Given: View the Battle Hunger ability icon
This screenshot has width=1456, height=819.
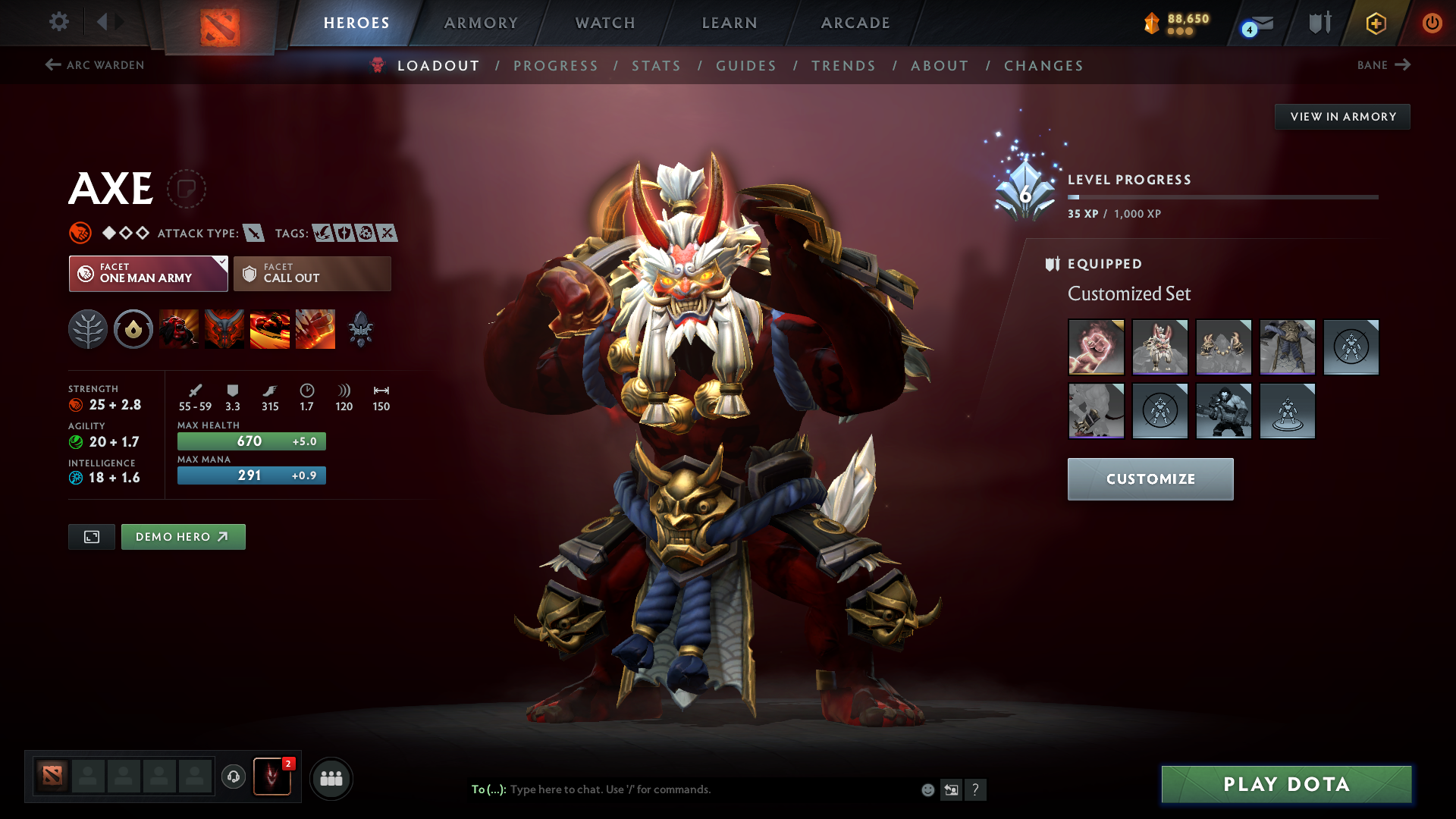Looking at the screenshot, I should coord(224,329).
